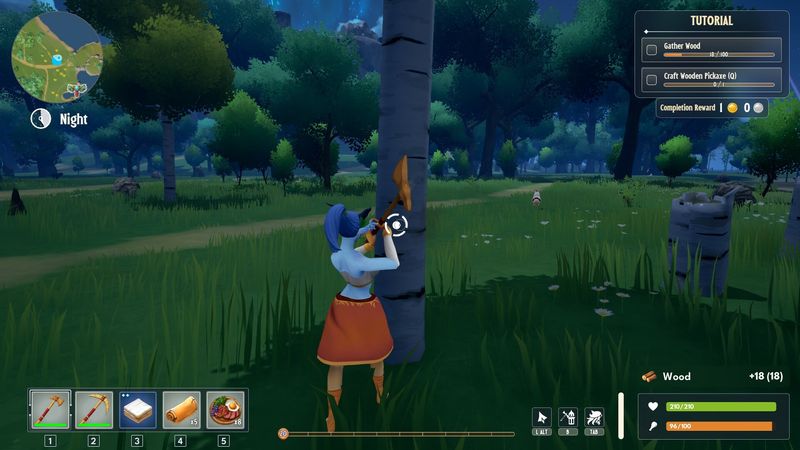This screenshot has height=450, width=800.
Task: Choose the white stone block slot
Action: (x=138, y=409)
